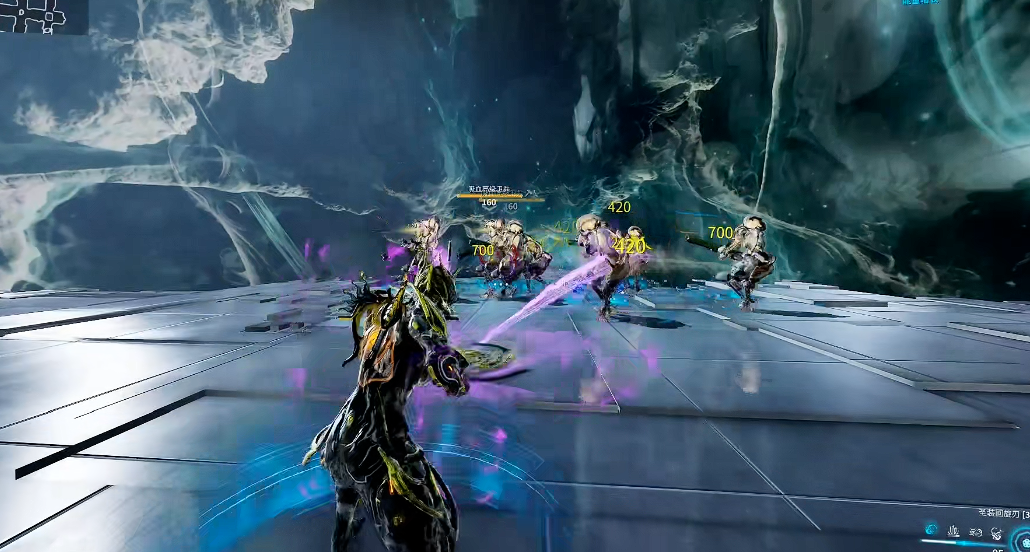Select the underlined ability icon
Image resolution: width=1030 pixels, height=552 pixels.
click(953, 531)
